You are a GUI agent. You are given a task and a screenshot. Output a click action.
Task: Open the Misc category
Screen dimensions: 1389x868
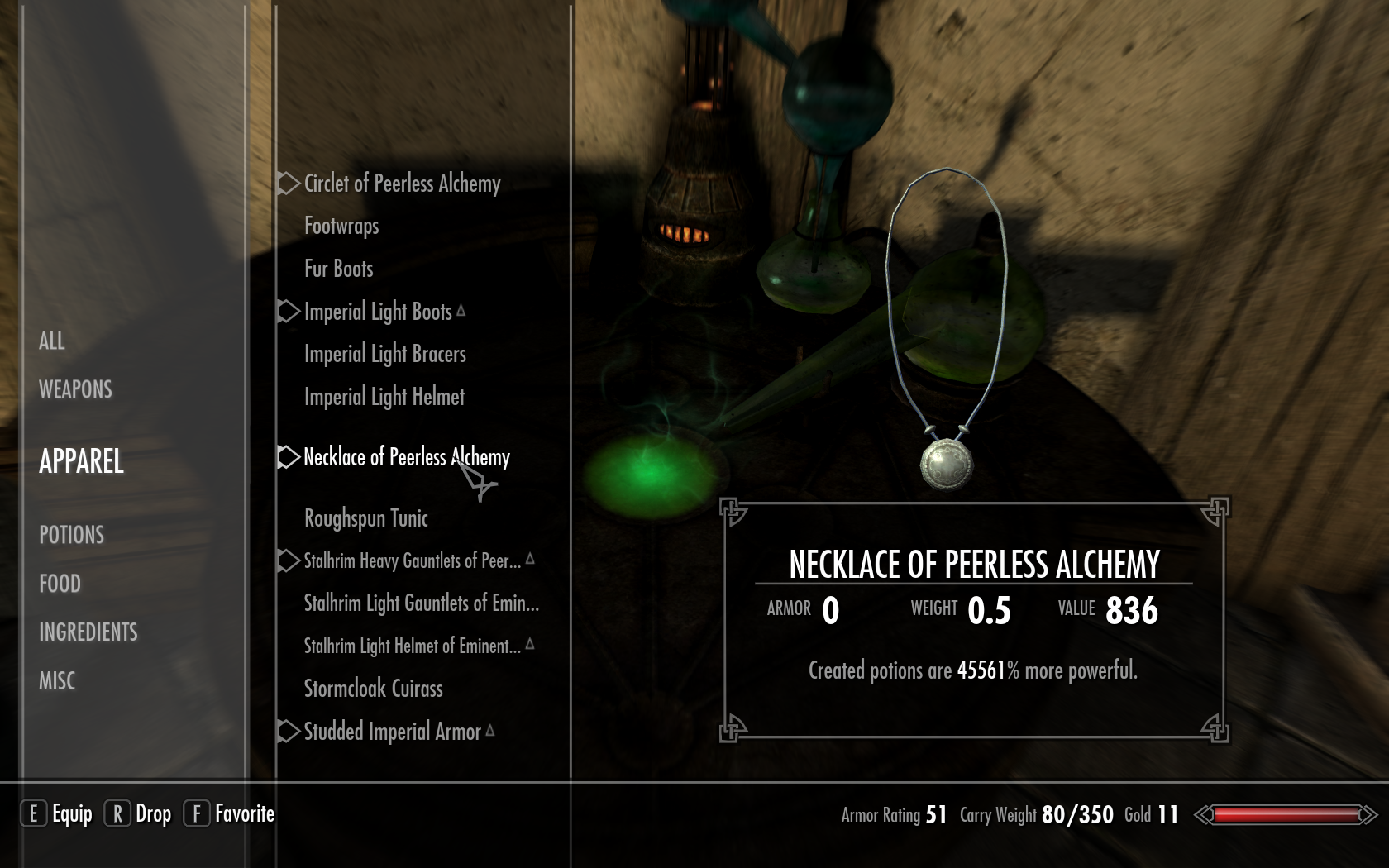pos(57,681)
